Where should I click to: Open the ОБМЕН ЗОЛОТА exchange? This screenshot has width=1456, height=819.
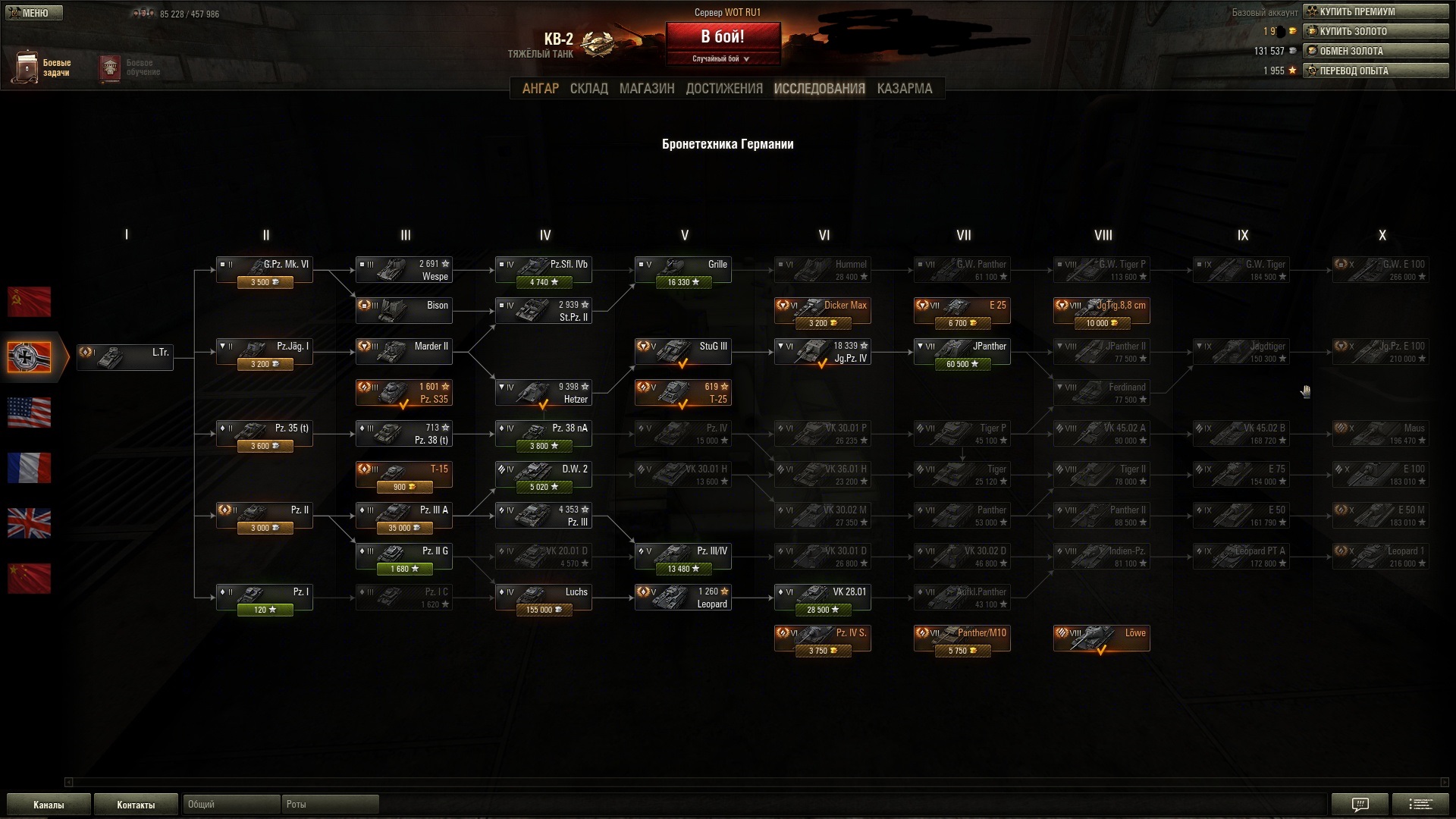1376,52
